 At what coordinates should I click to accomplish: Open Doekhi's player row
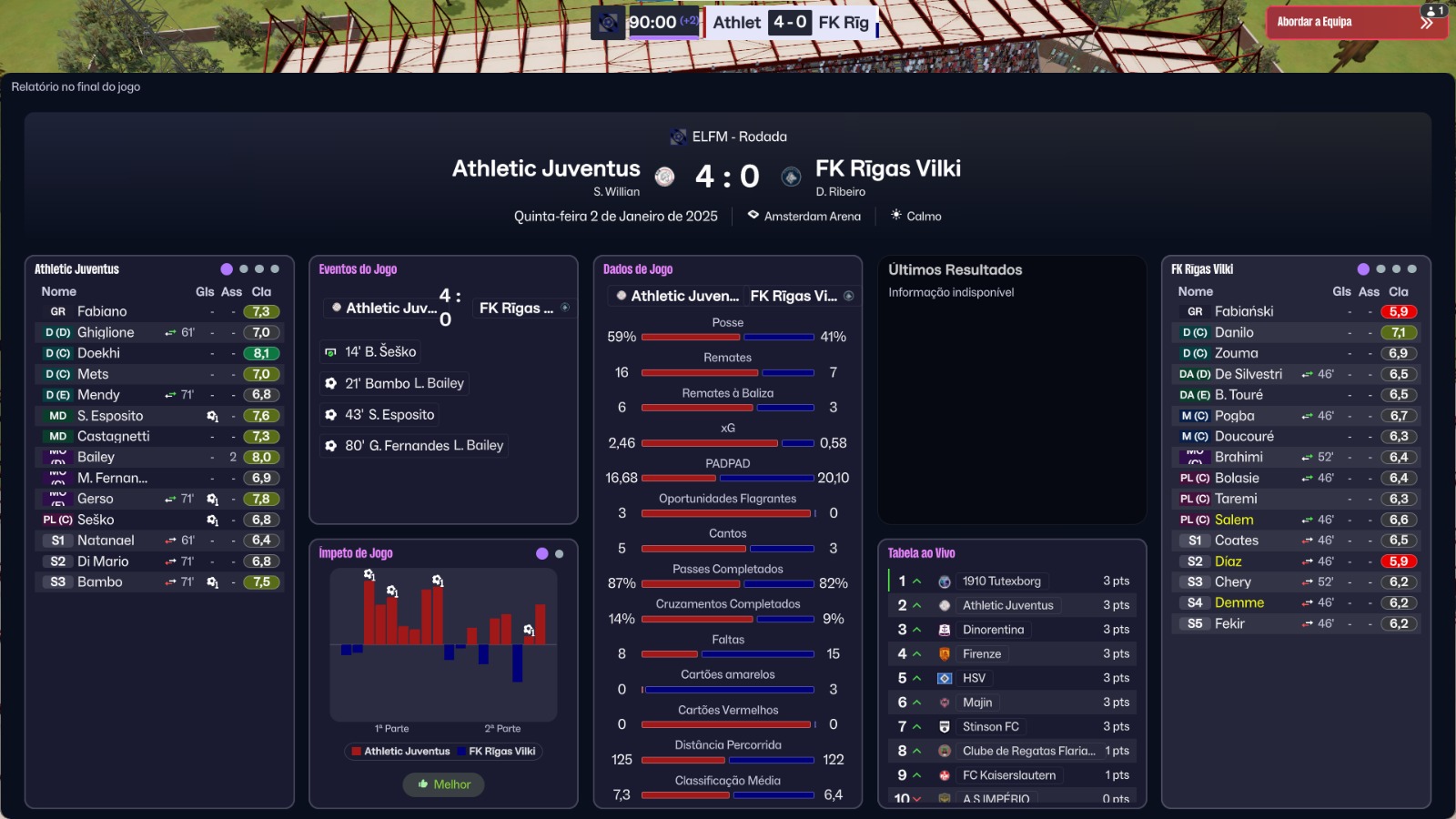98,353
